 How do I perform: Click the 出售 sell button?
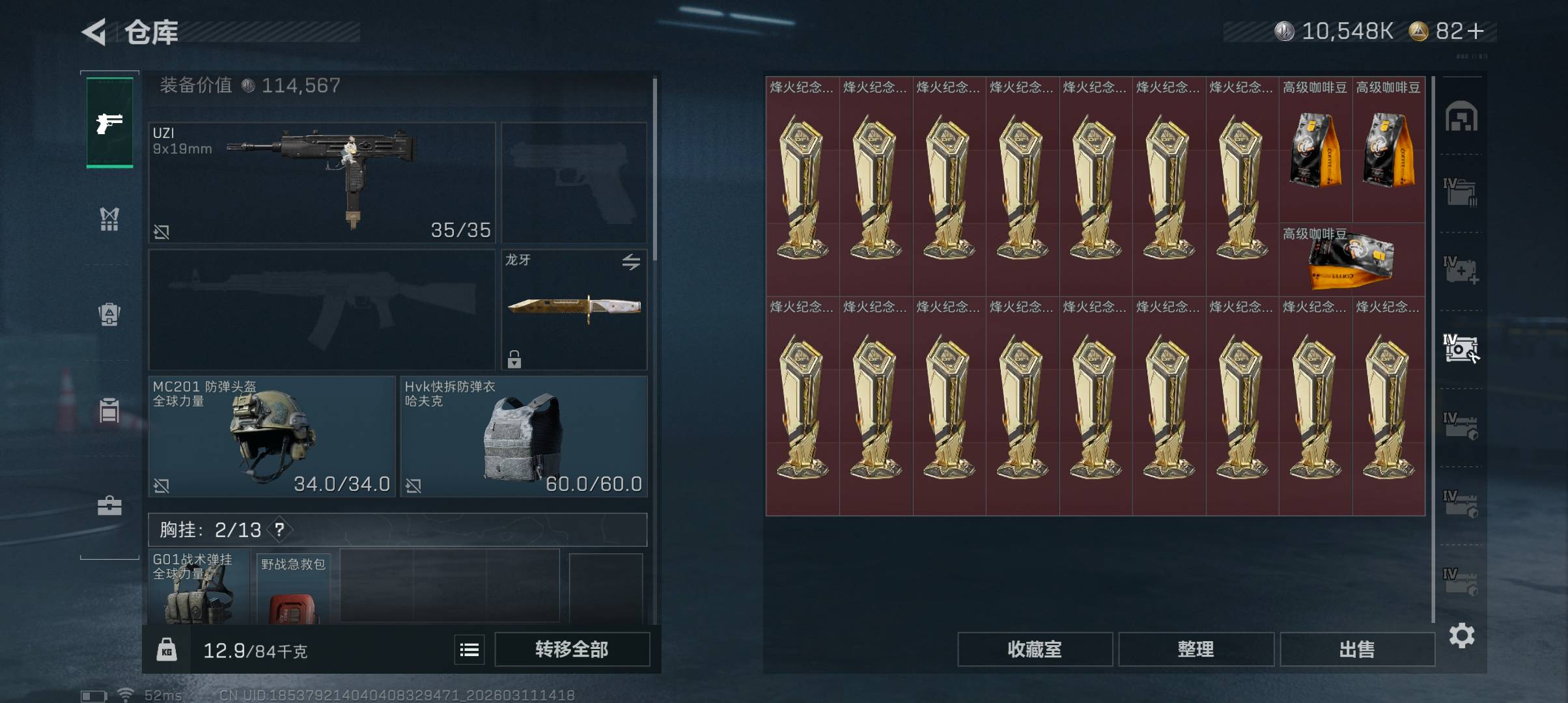point(1357,649)
